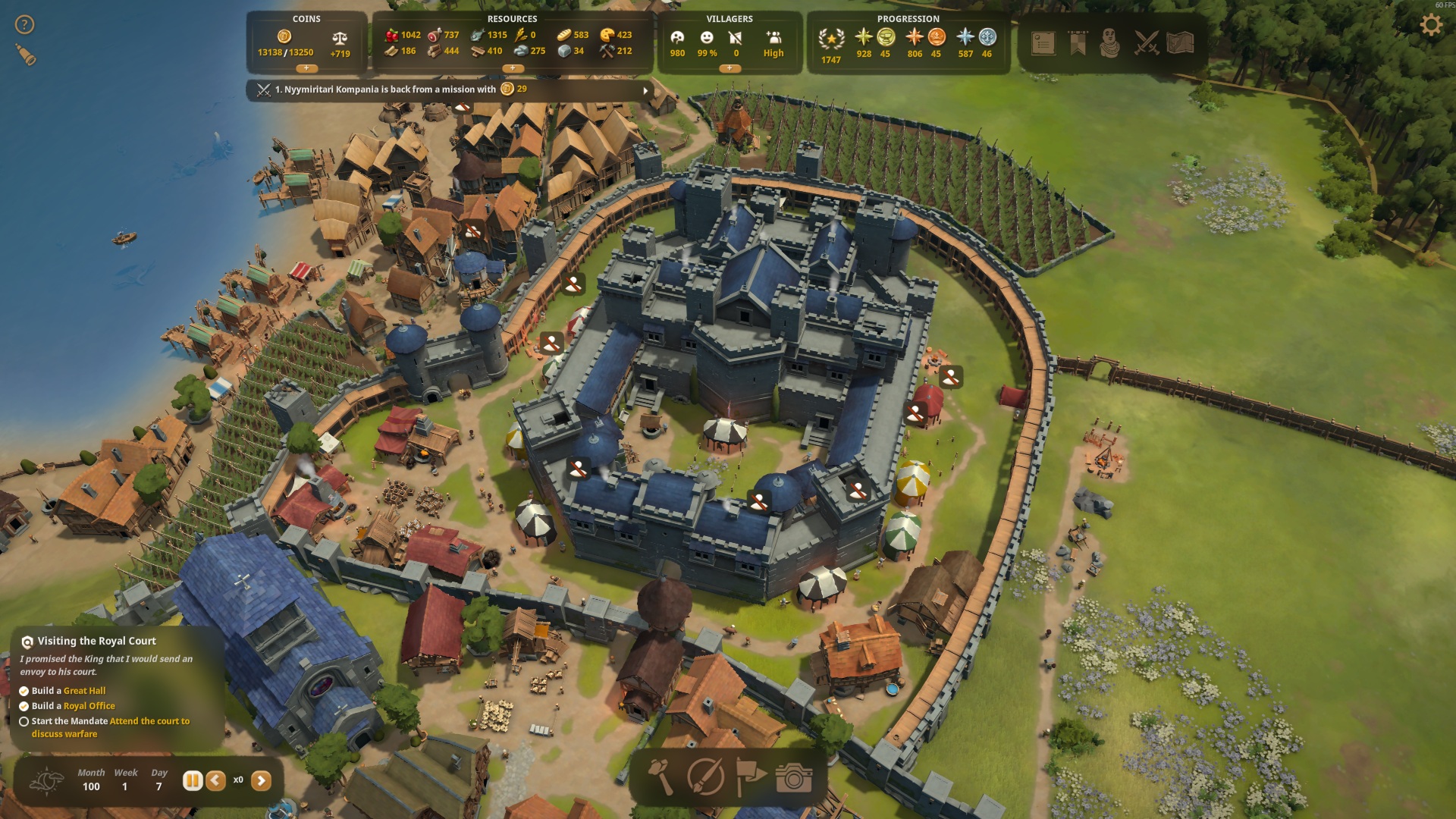Open the settings gear

[x=1430, y=25]
